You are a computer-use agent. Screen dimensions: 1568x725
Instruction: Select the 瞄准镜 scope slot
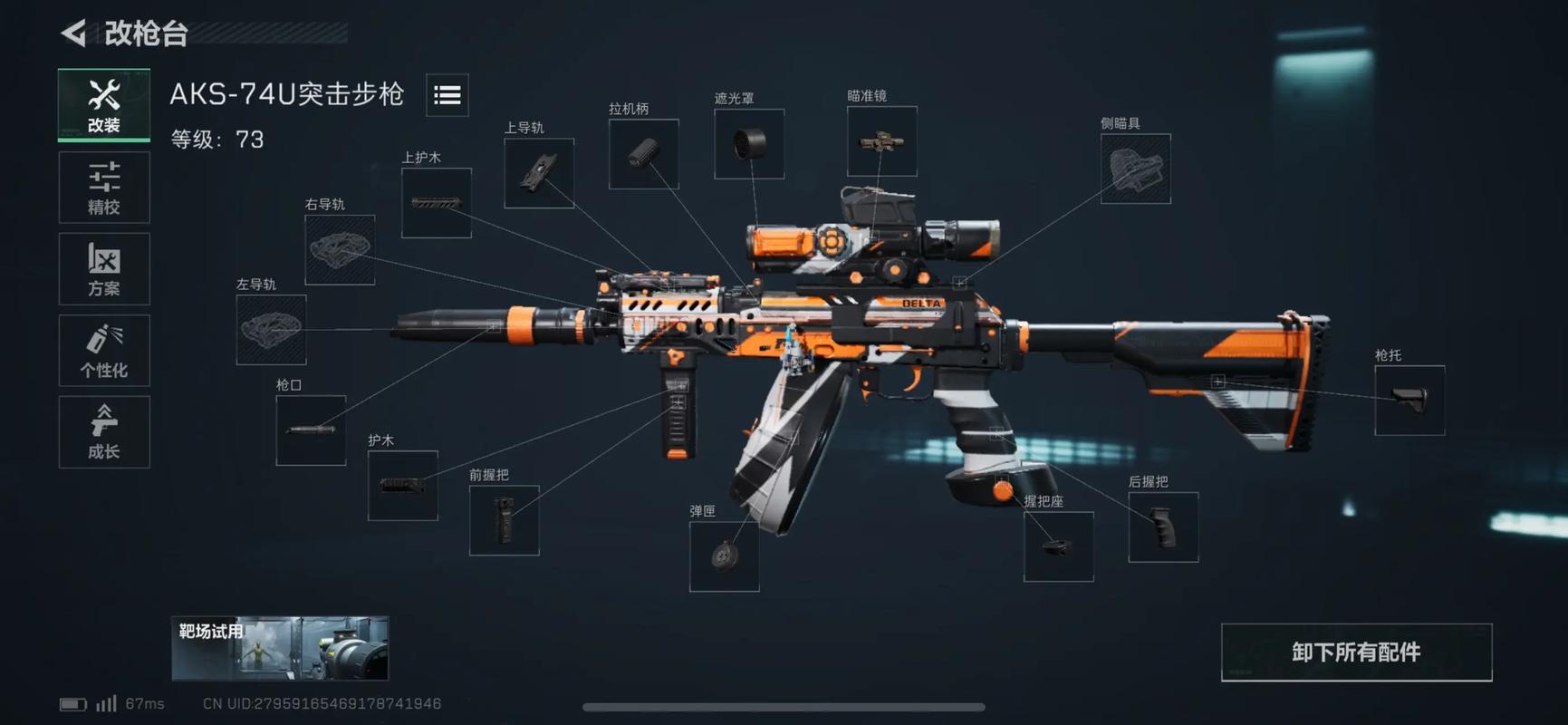882,141
